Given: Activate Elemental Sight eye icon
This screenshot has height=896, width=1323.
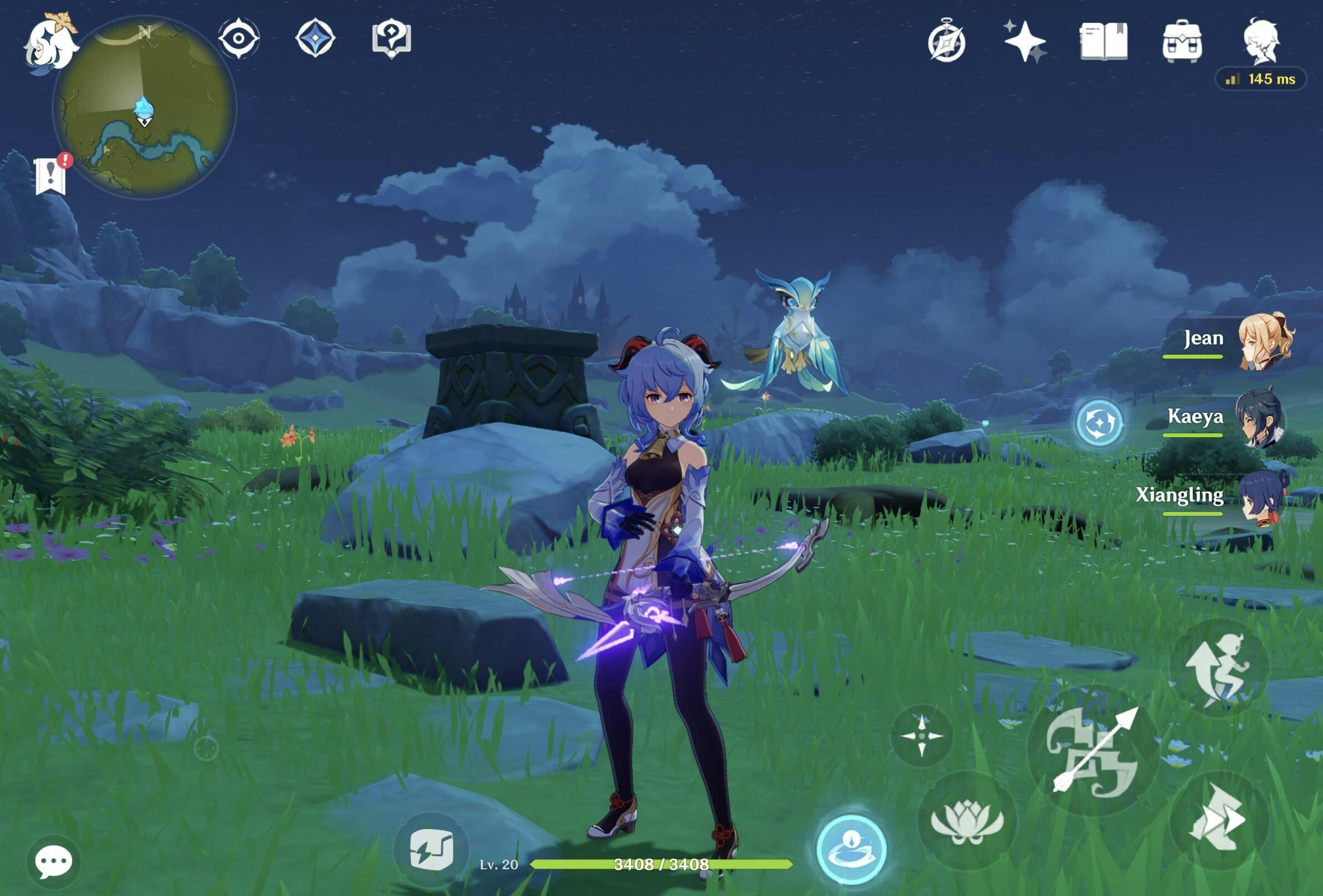Looking at the screenshot, I should pos(239,38).
